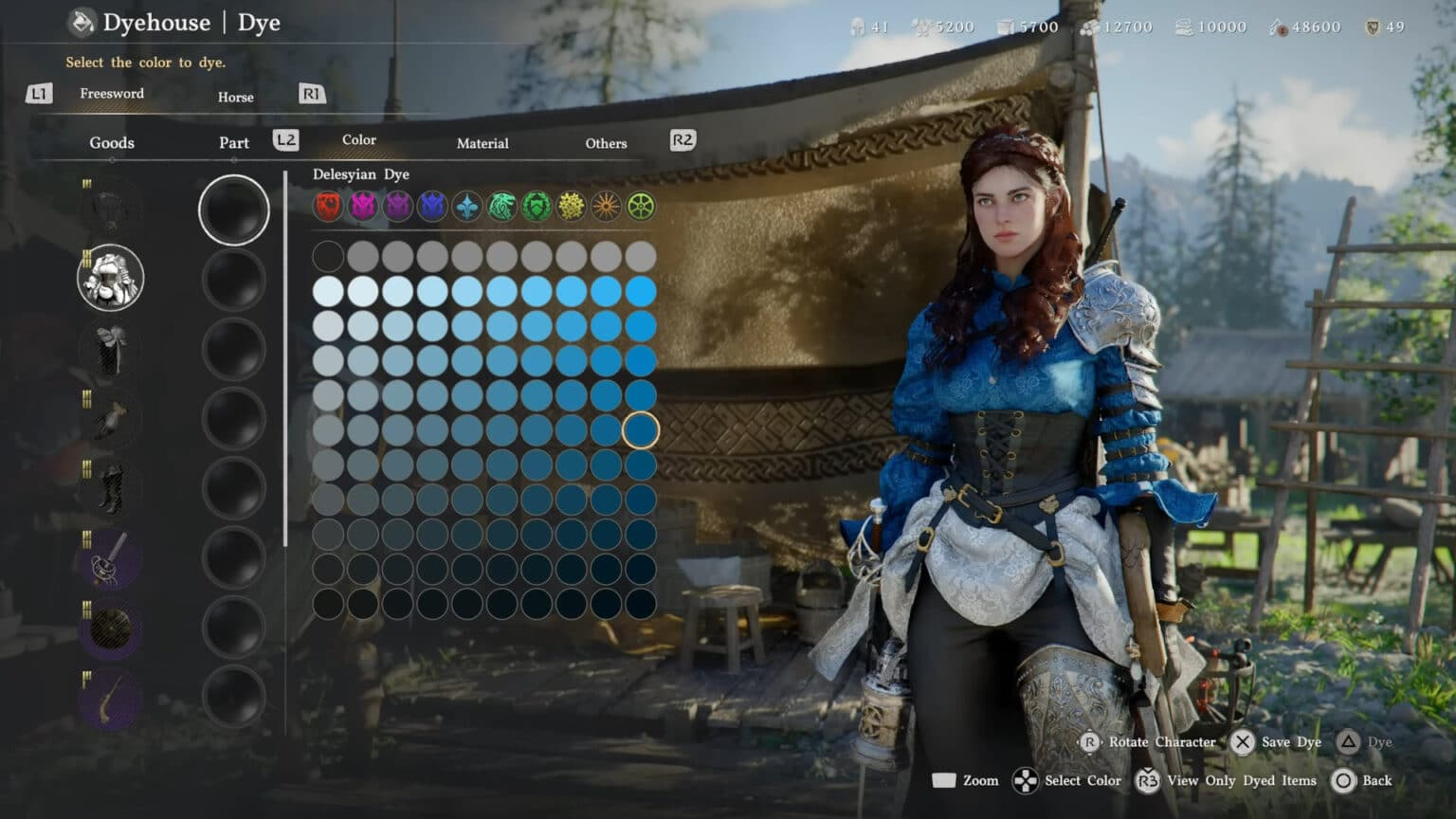Open the Material tab

(x=482, y=143)
